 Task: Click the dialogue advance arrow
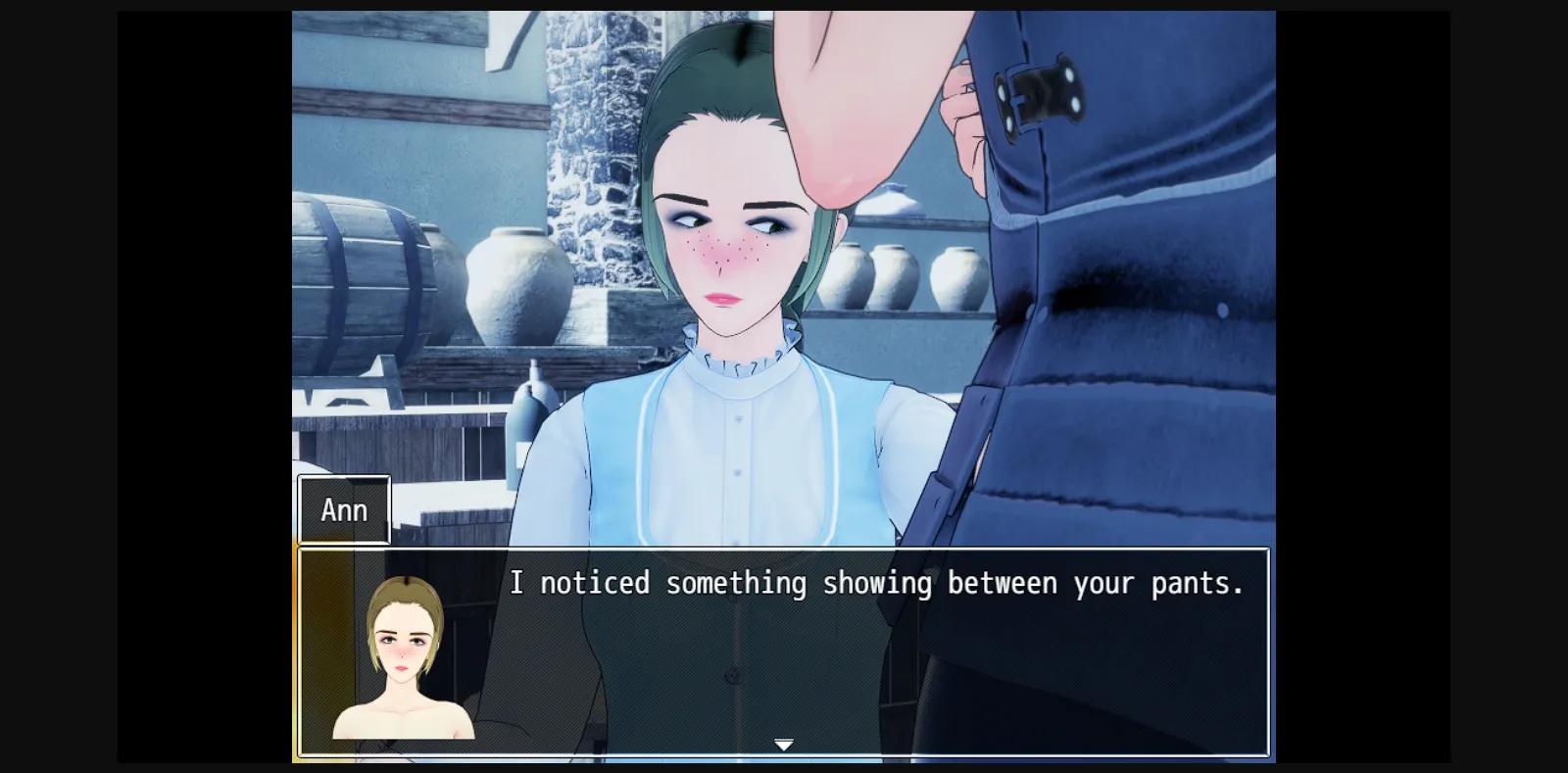784,745
